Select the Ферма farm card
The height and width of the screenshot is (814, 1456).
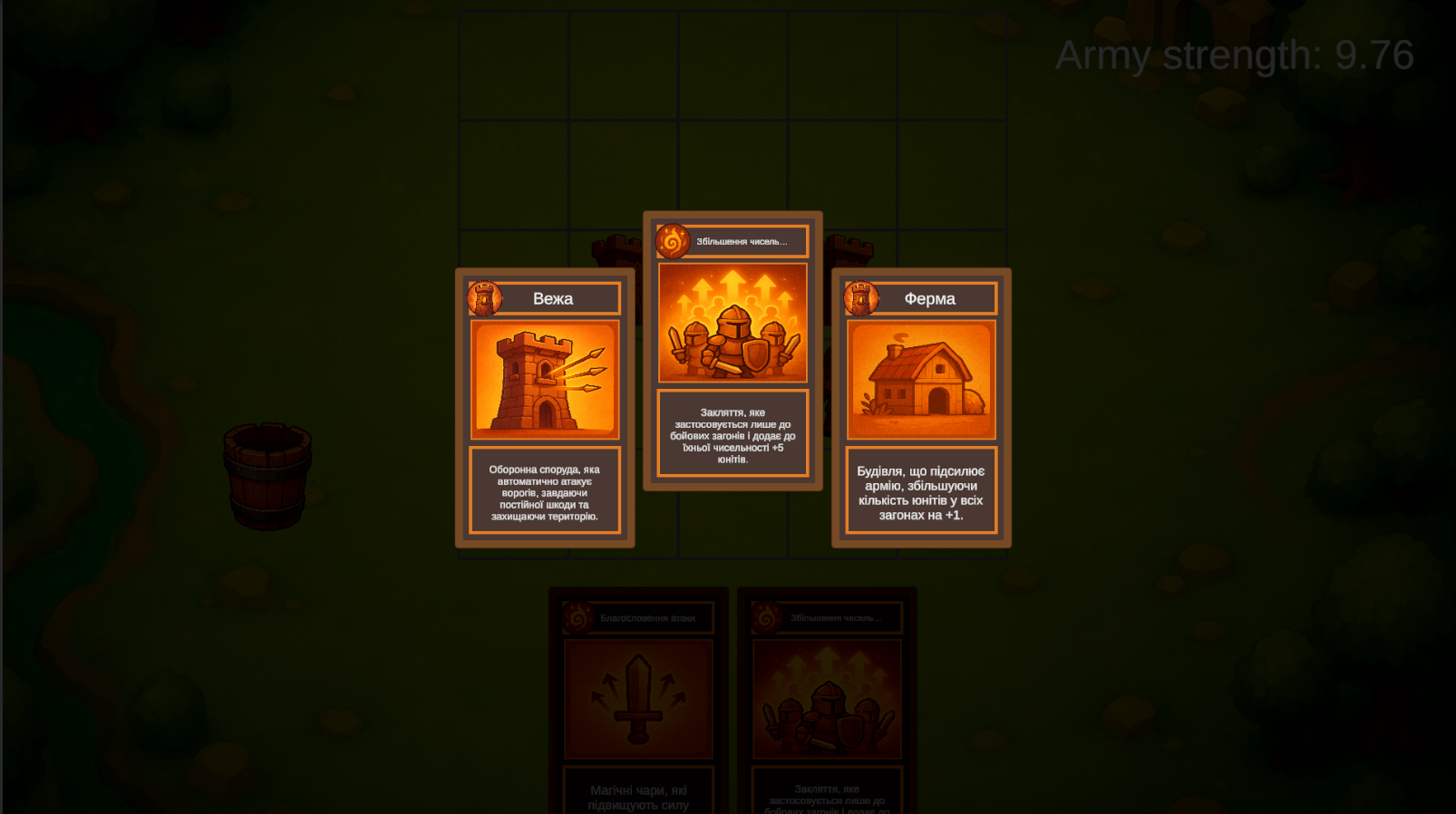[921, 408]
